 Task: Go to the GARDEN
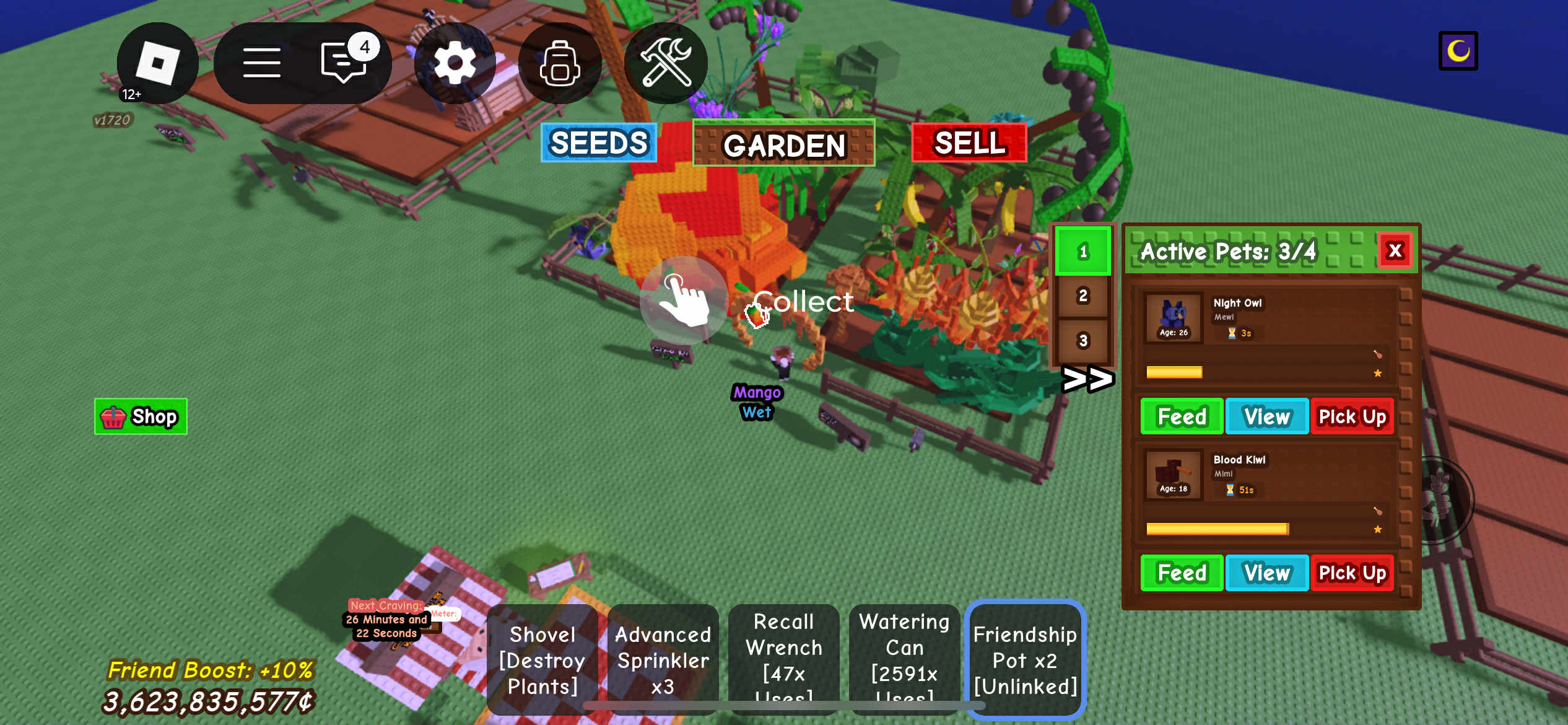[x=783, y=144]
